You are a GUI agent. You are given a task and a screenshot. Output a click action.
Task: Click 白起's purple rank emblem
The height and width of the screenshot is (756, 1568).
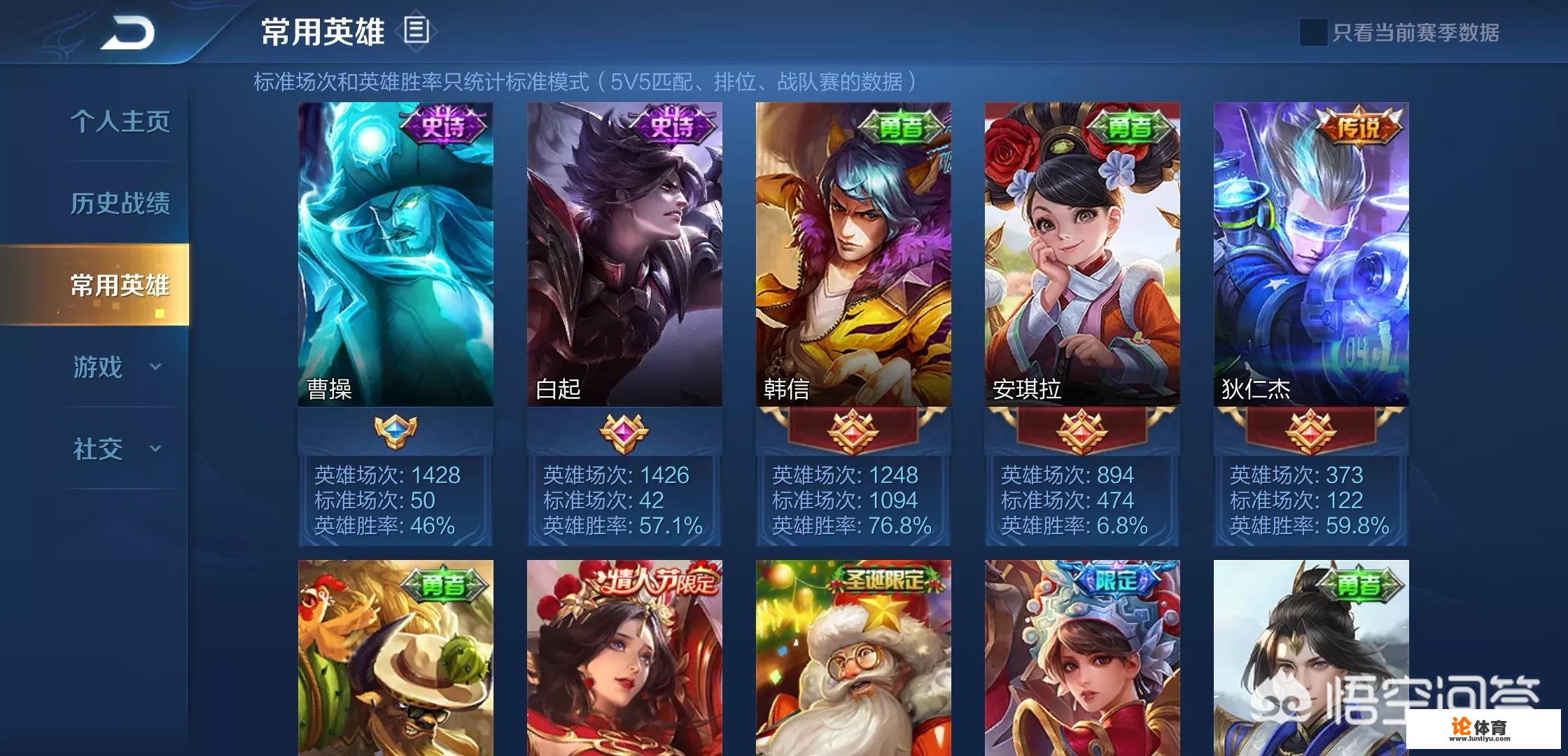623,431
